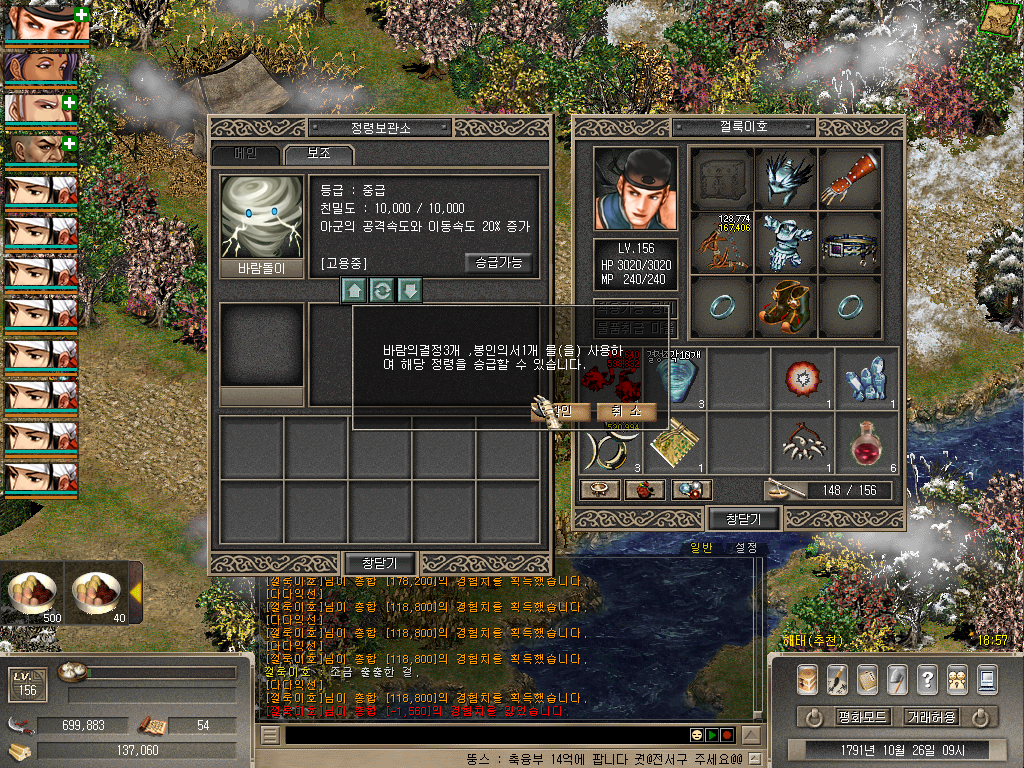Click the green swap arrows button
The width and height of the screenshot is (1024, 768).
(x=382, y=290)
